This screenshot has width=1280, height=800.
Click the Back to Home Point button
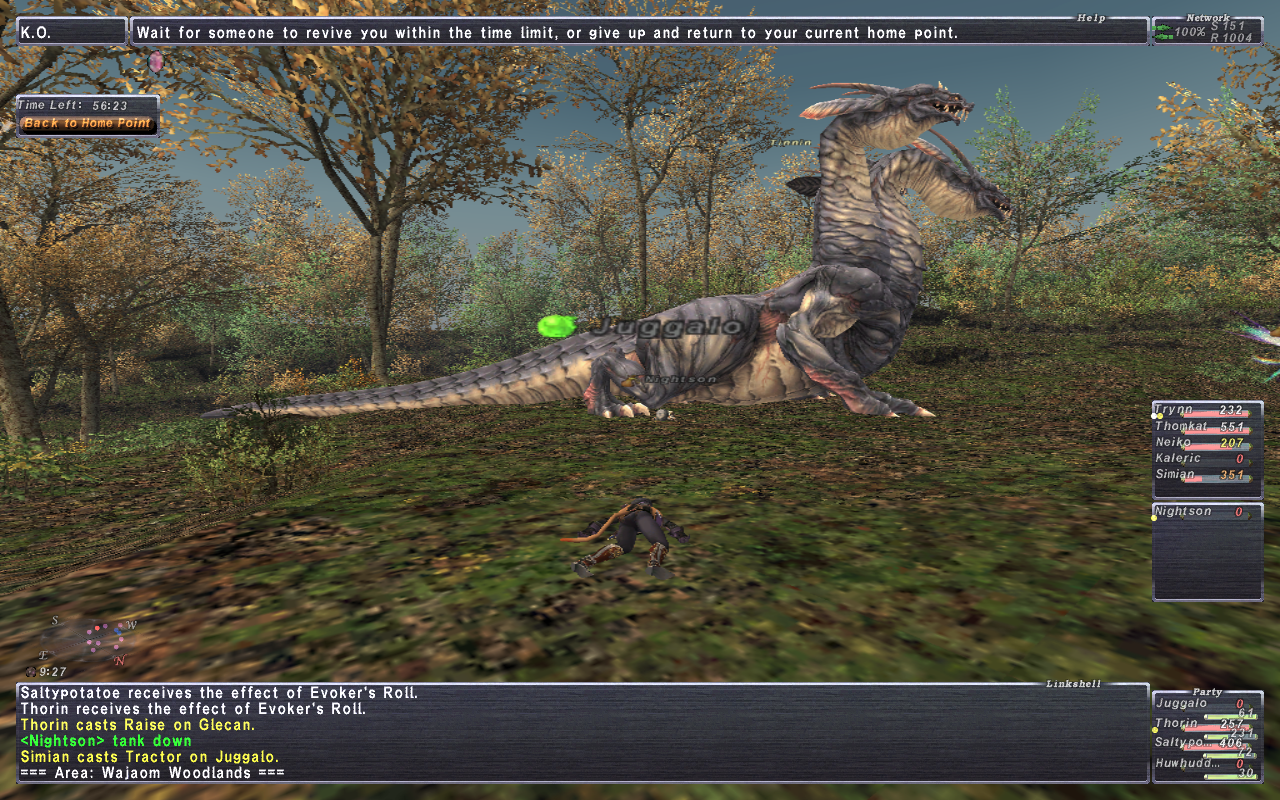tap(87, 124)
